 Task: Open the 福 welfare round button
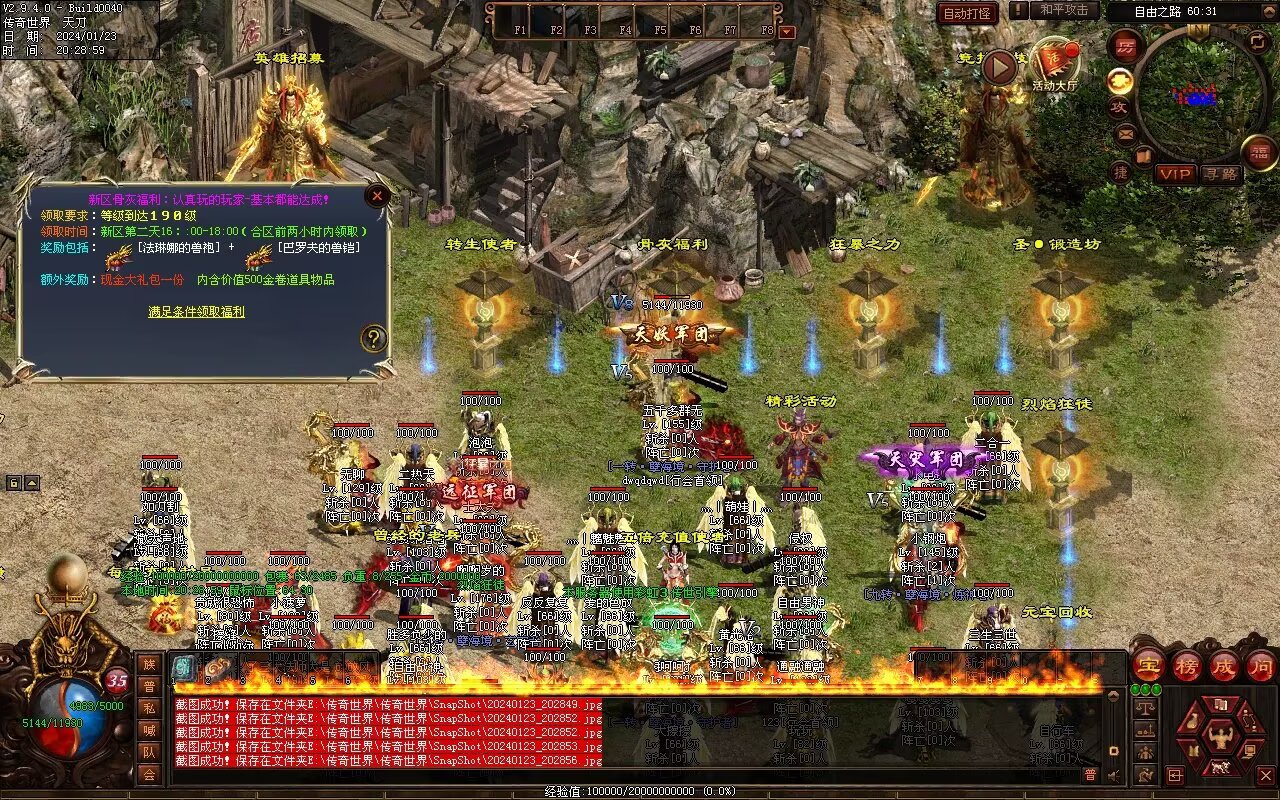coord(1260,152)
